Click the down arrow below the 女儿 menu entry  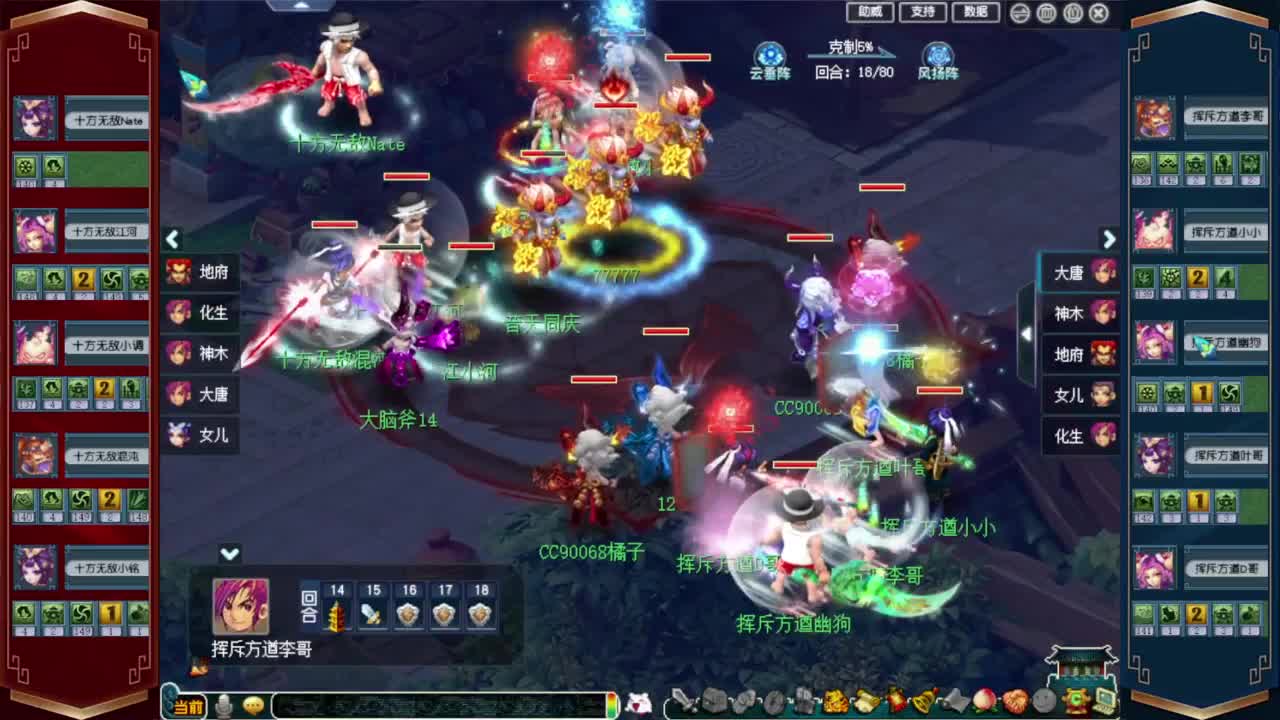[228, 551]
